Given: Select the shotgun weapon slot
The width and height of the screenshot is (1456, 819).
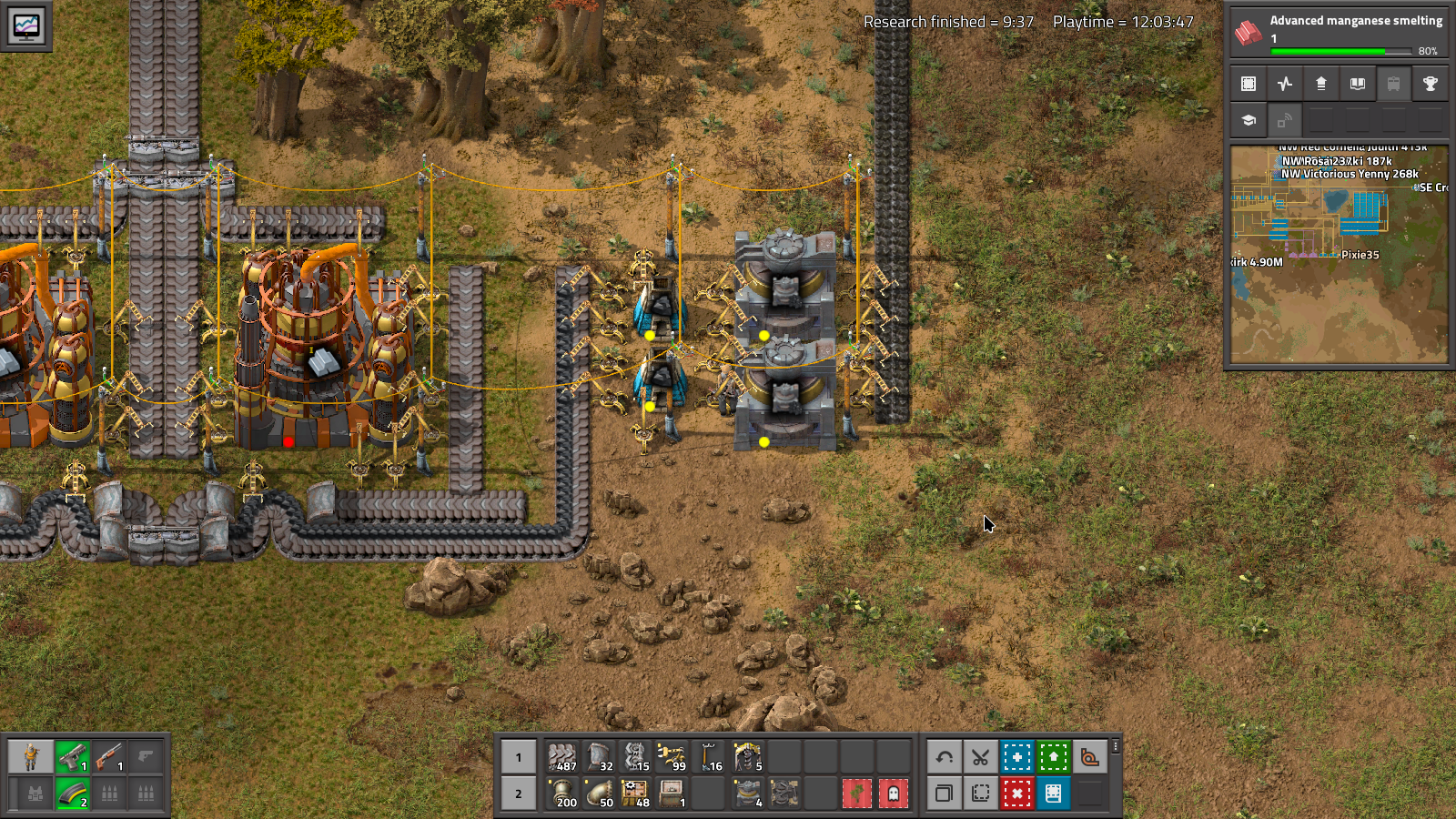Looking at the screenshot, I should 109,757.
